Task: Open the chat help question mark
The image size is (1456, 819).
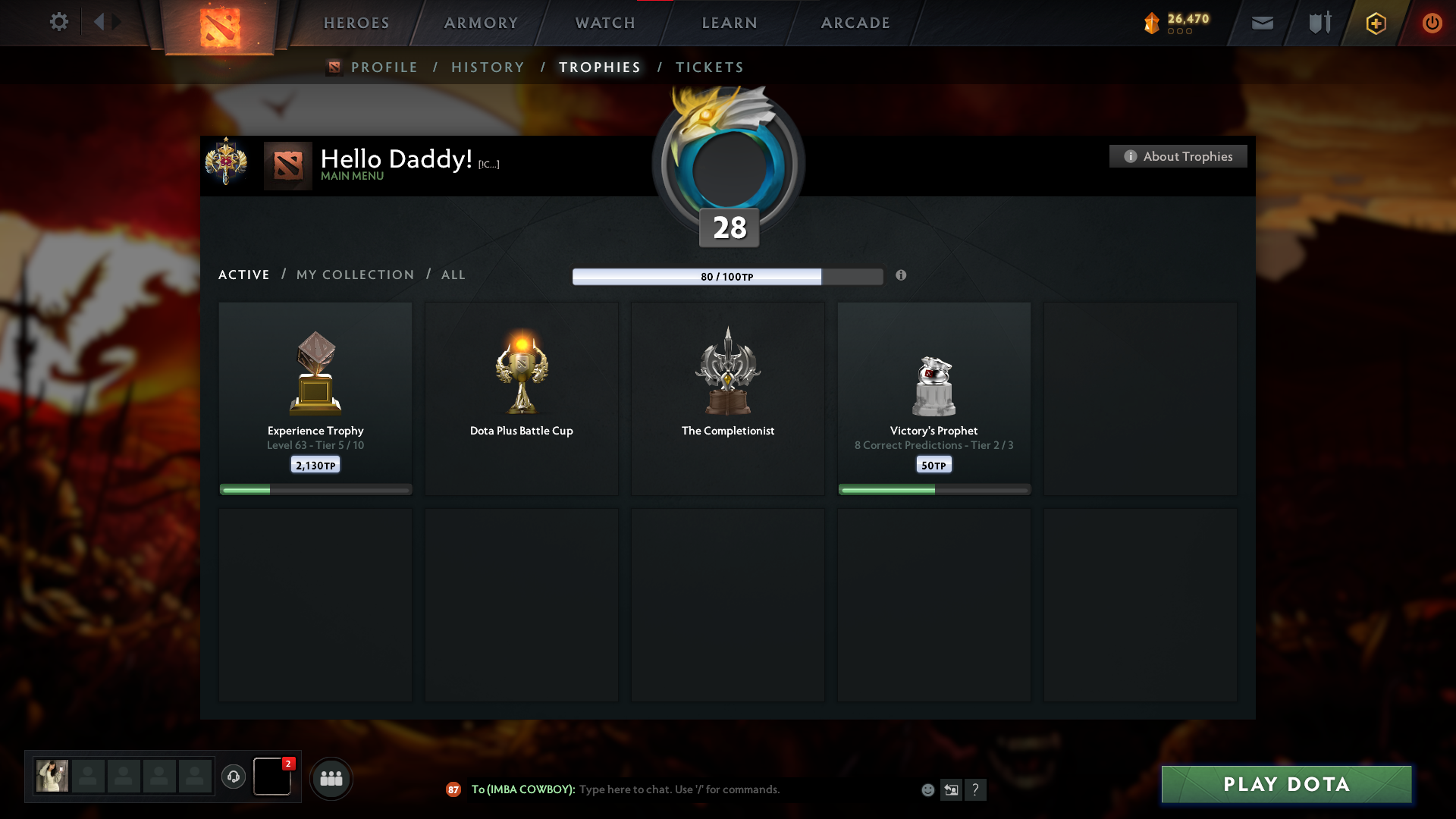Action: click(977, 789)
